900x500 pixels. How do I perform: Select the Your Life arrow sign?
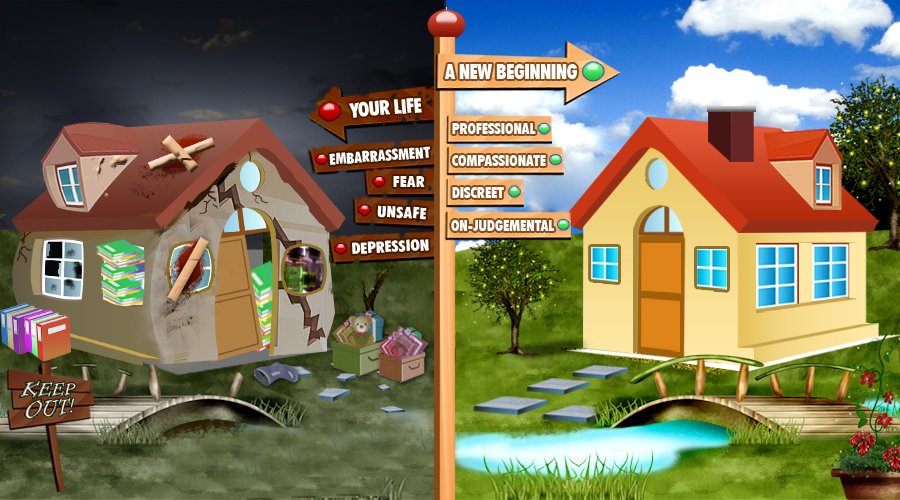(x=376, y=110)
